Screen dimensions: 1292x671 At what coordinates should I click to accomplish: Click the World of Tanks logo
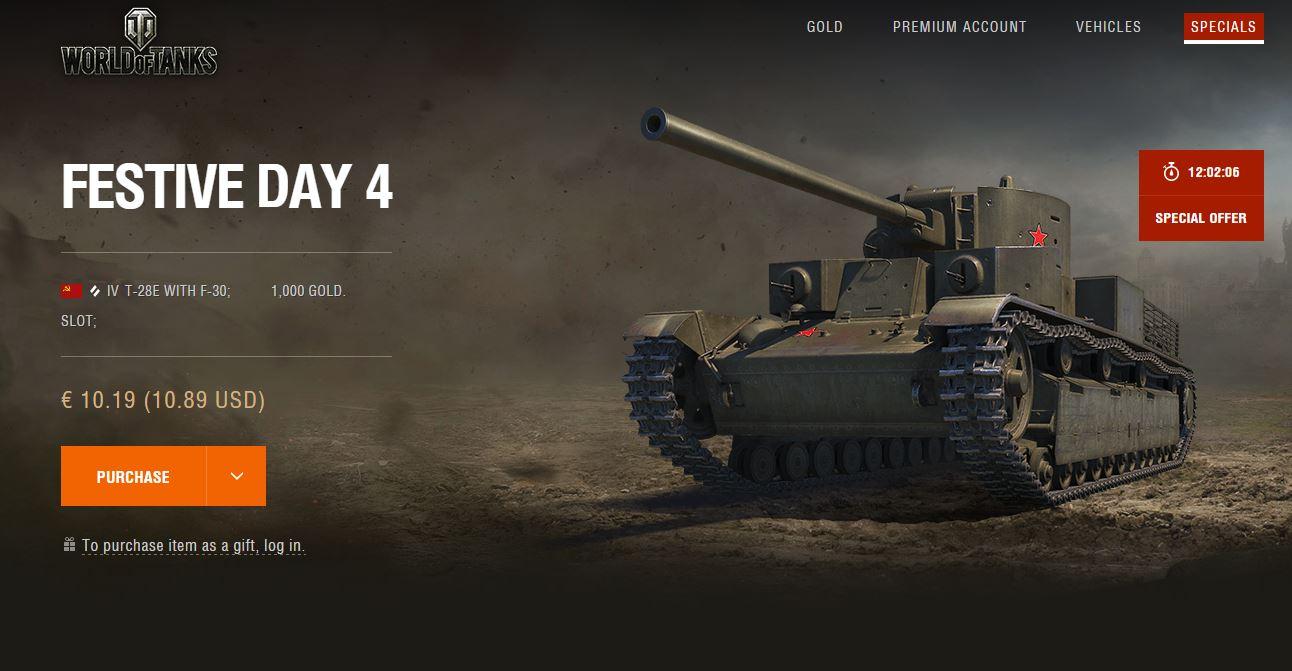point(139,44)
